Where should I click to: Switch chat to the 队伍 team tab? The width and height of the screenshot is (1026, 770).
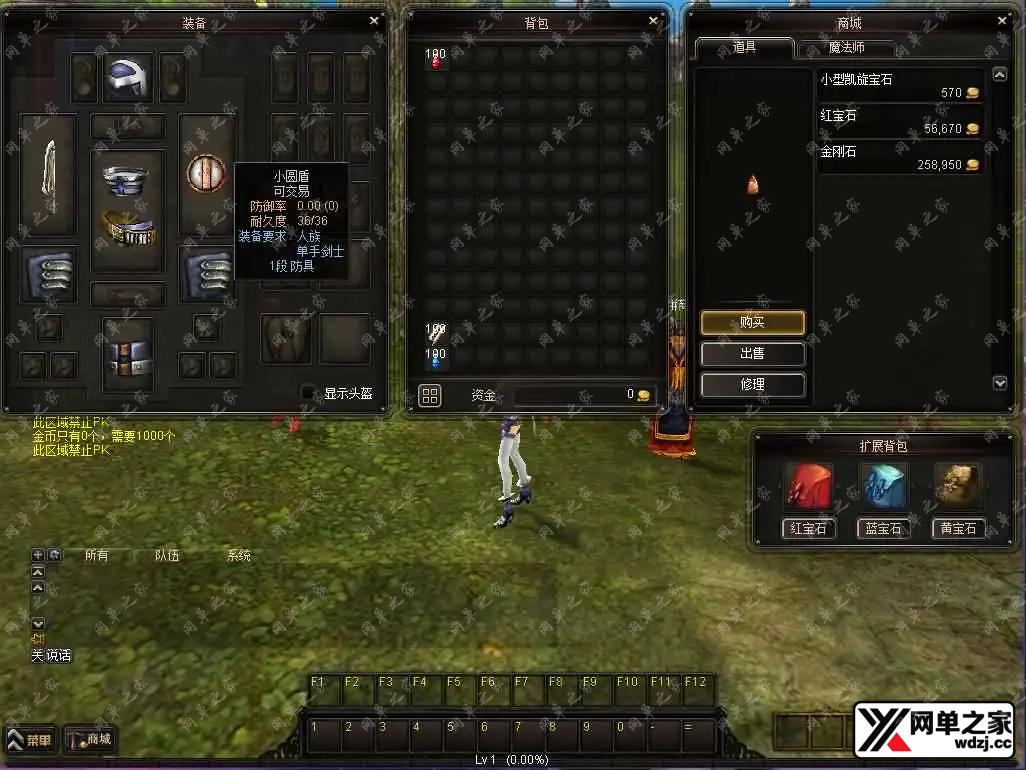tap(167, 556)
